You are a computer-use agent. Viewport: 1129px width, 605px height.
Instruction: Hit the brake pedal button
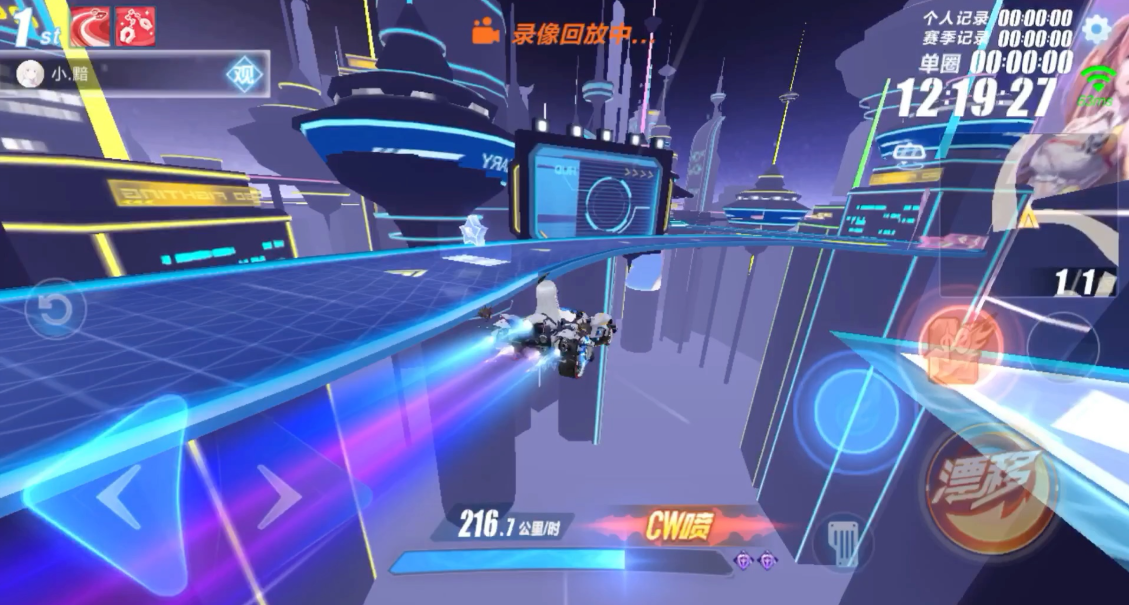(843, 545)
